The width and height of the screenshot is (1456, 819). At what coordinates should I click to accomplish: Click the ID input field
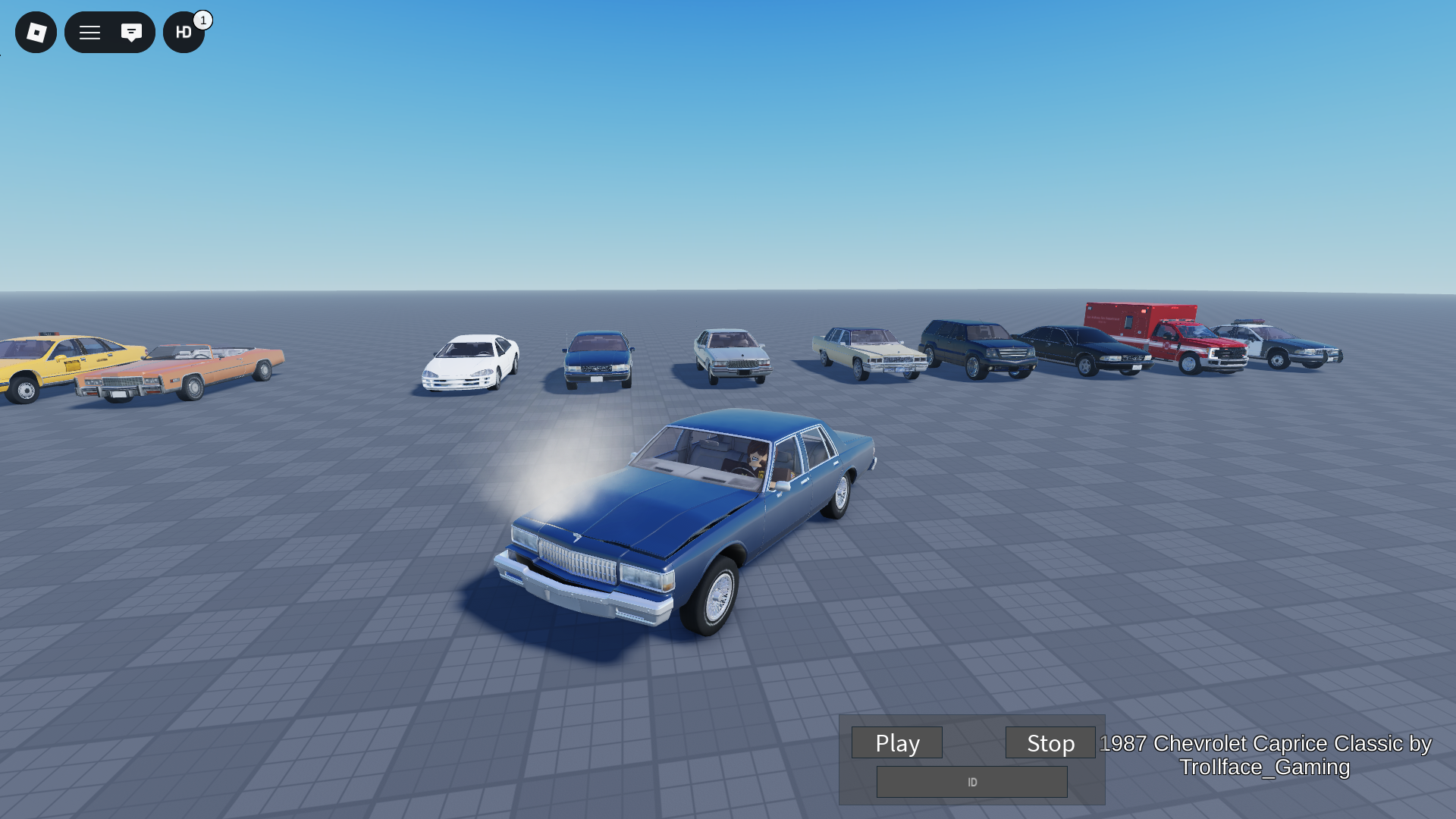click(971, 782)
